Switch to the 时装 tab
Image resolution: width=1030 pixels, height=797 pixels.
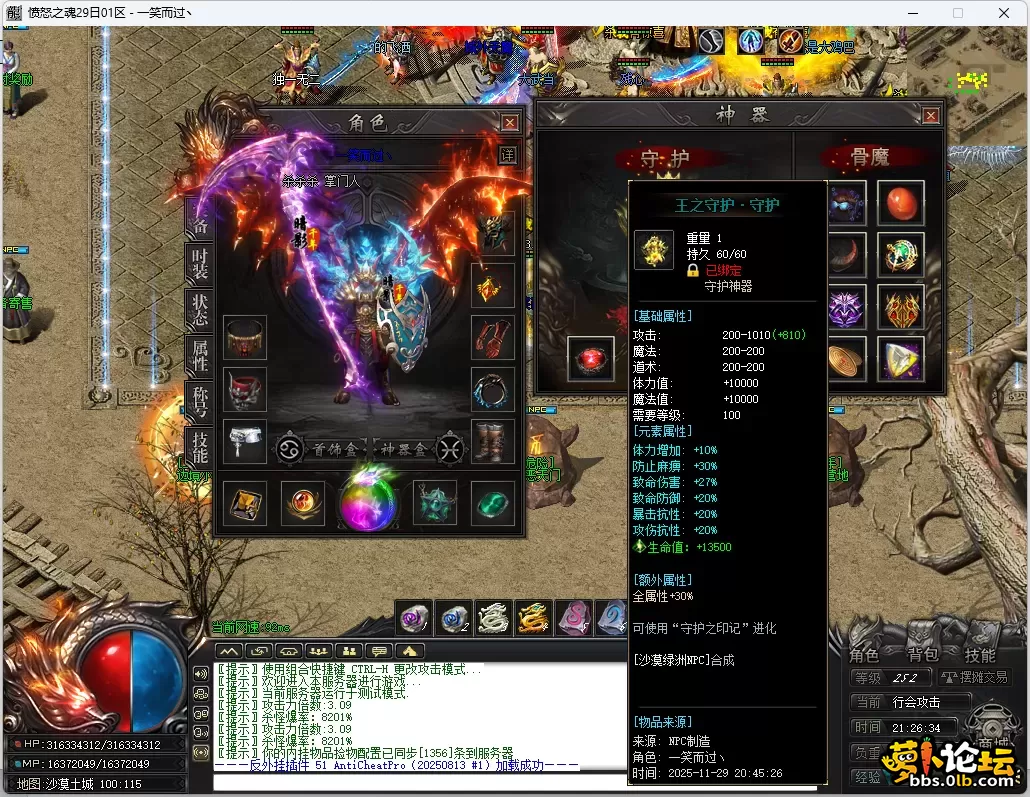[x=200, y=263]
